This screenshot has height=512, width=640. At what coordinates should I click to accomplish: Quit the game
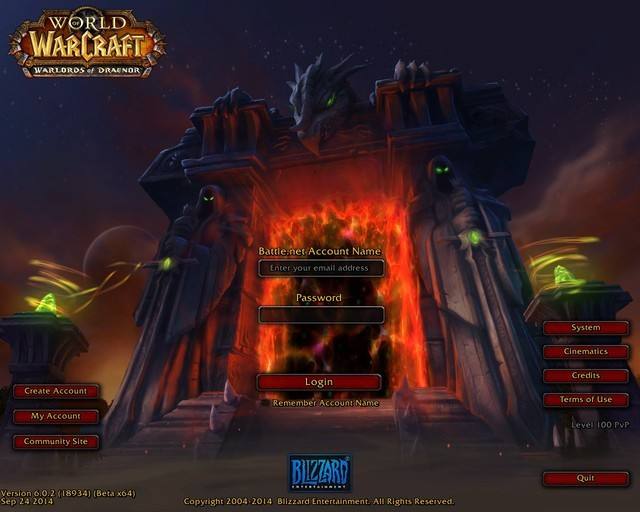coord(586,478)
